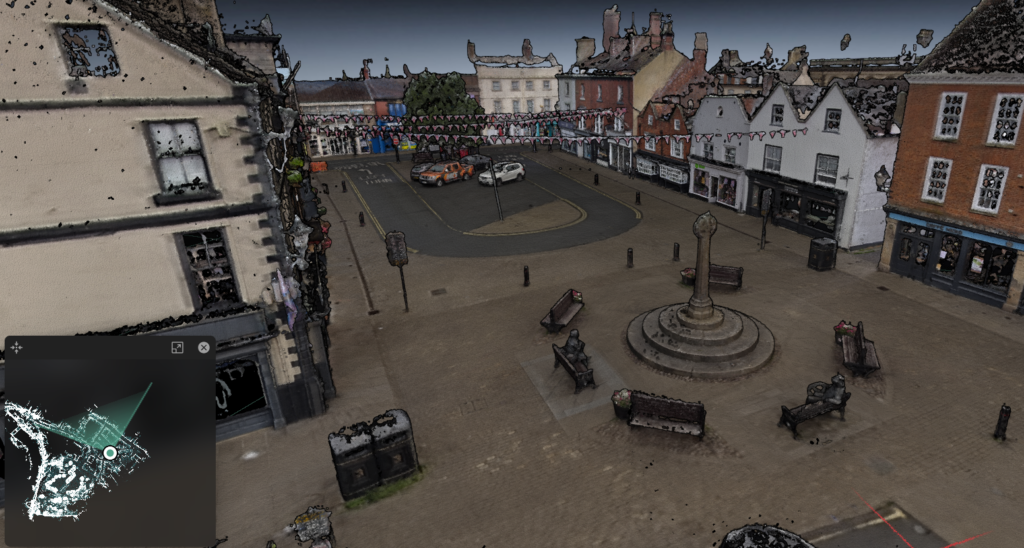
Task: Close the minimap panel
Action: click(204, 347)
